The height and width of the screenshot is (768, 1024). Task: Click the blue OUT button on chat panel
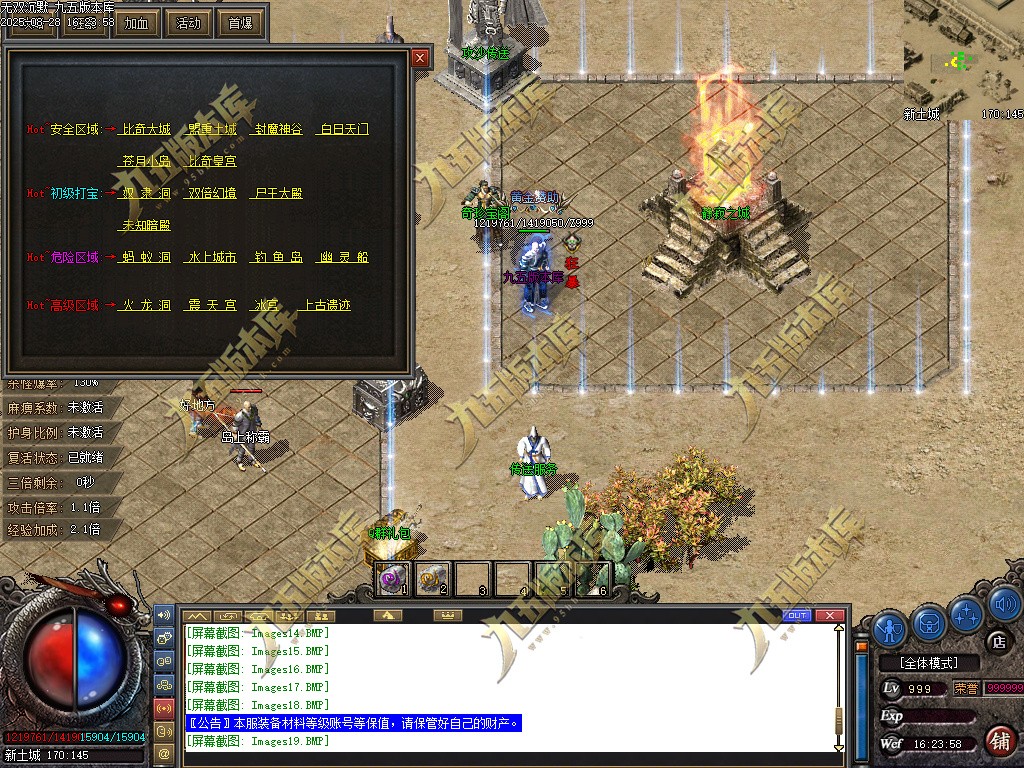coord(797,615)
